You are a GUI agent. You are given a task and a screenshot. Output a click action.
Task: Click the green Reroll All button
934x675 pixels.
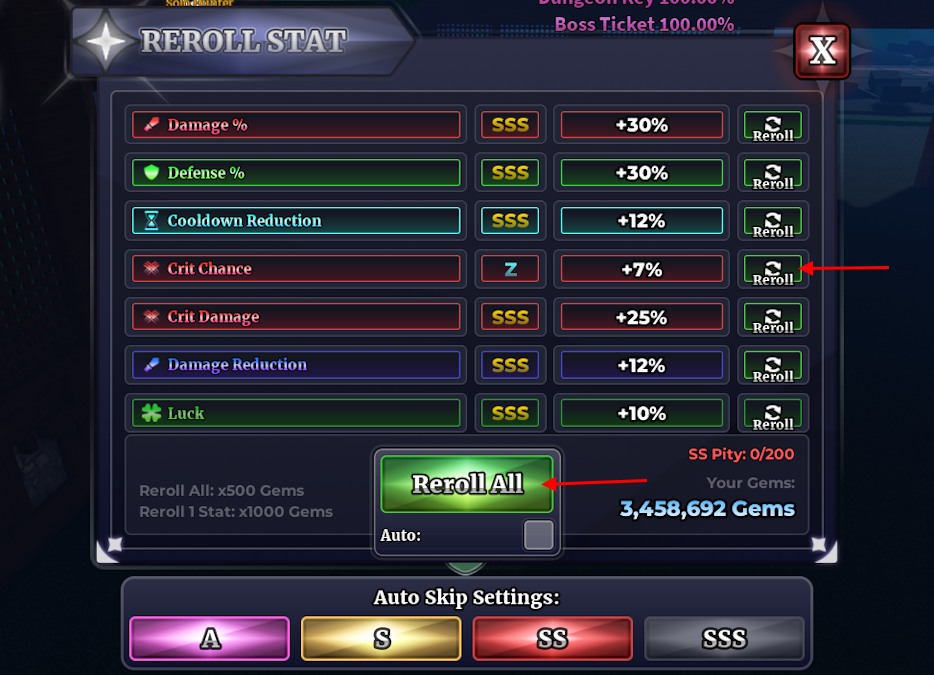click(x=467, y=484)
